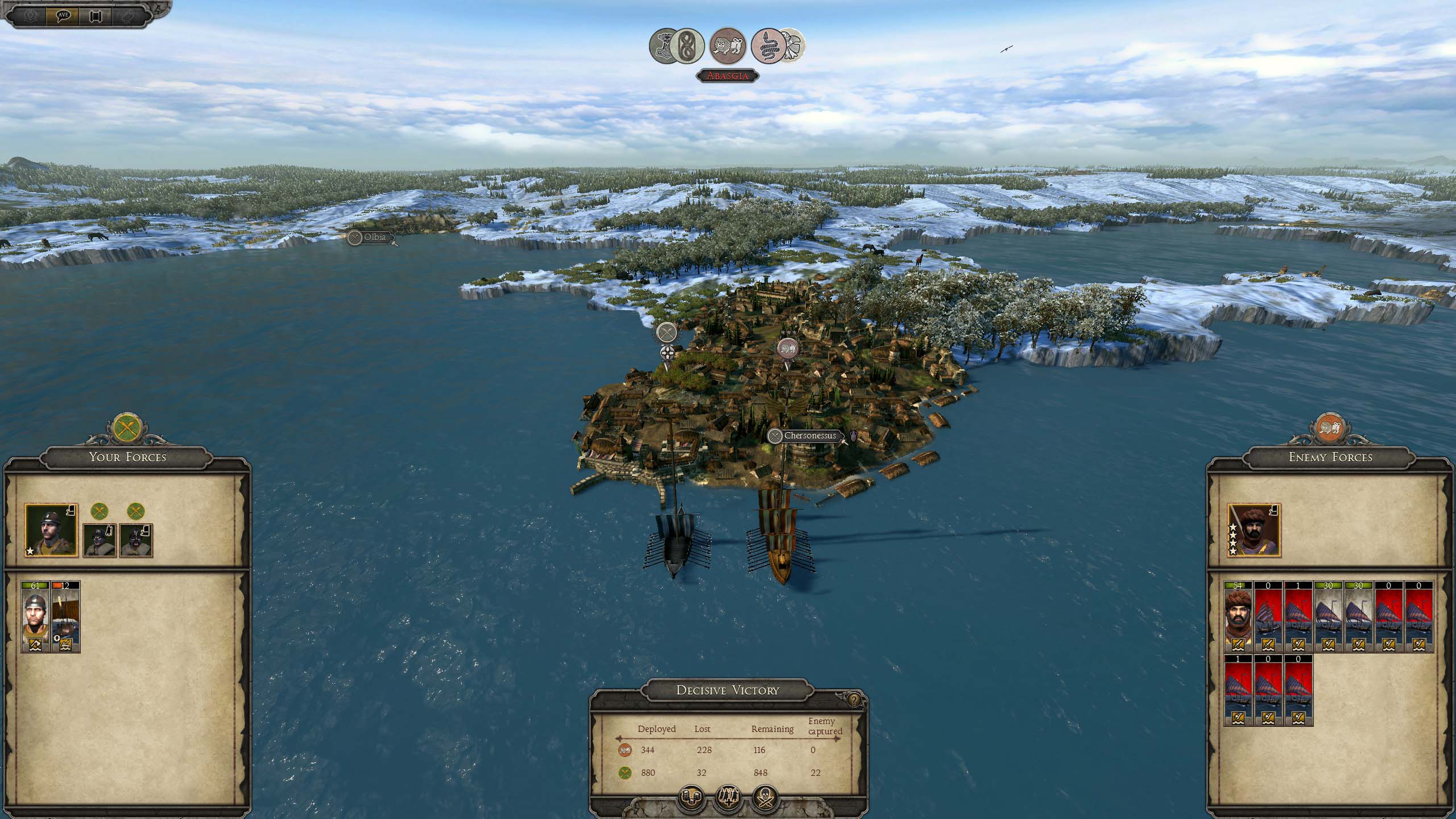1456x819 pixels.
Task: Select the Olbia settlement label
Action: 375,237
